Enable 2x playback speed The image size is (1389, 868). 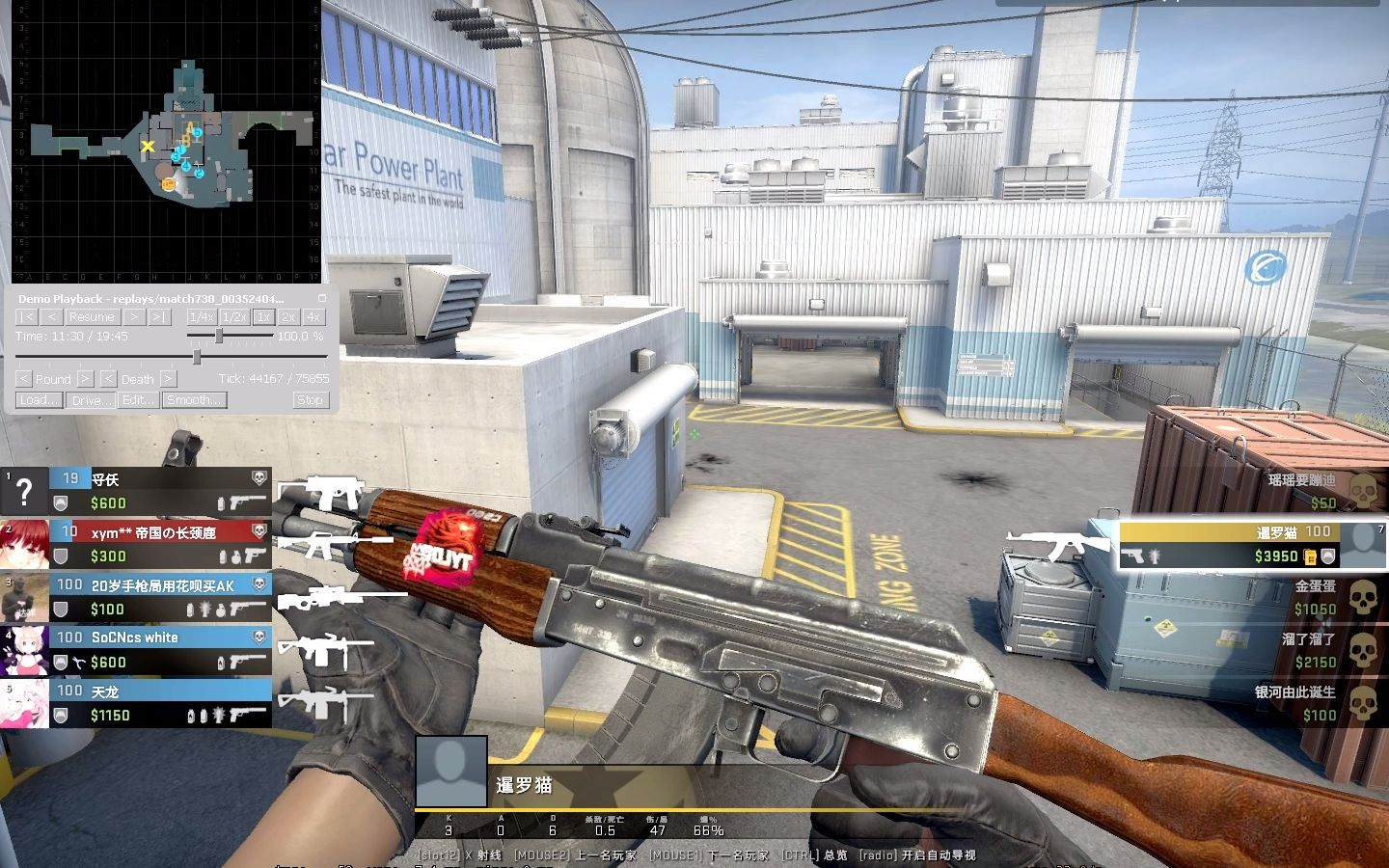287,316
